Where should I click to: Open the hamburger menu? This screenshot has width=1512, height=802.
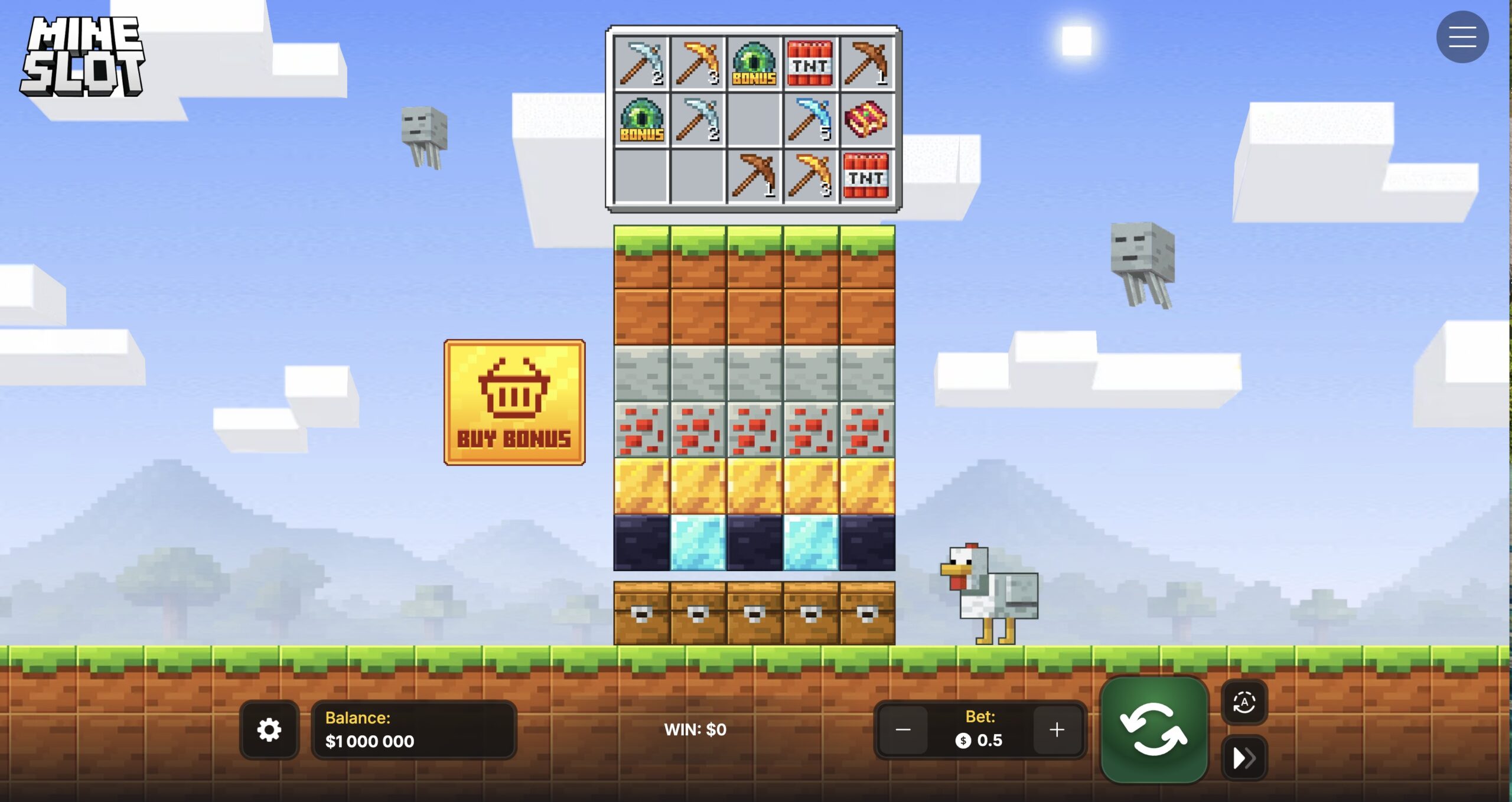point(1463,37)
